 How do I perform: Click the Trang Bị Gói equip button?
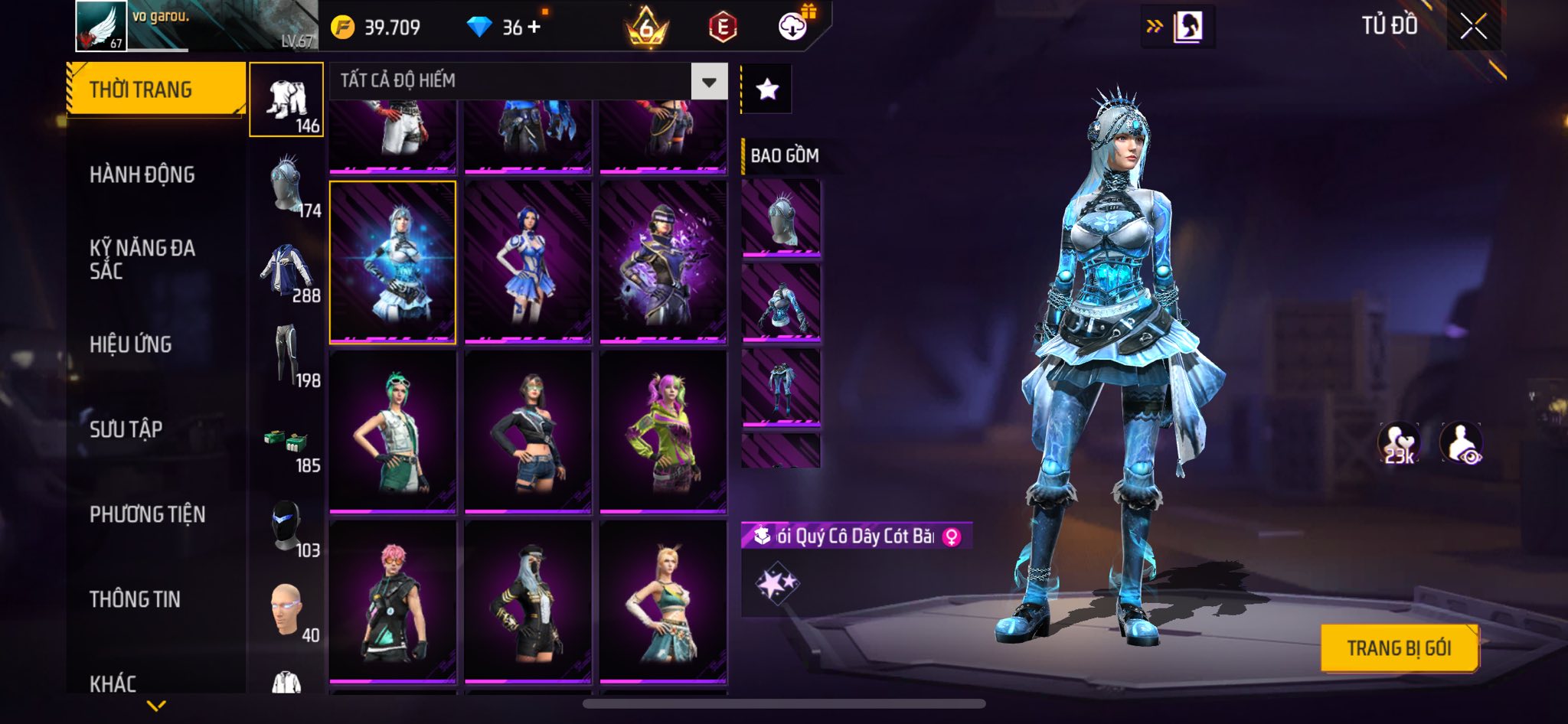[x=1399, y=648]
